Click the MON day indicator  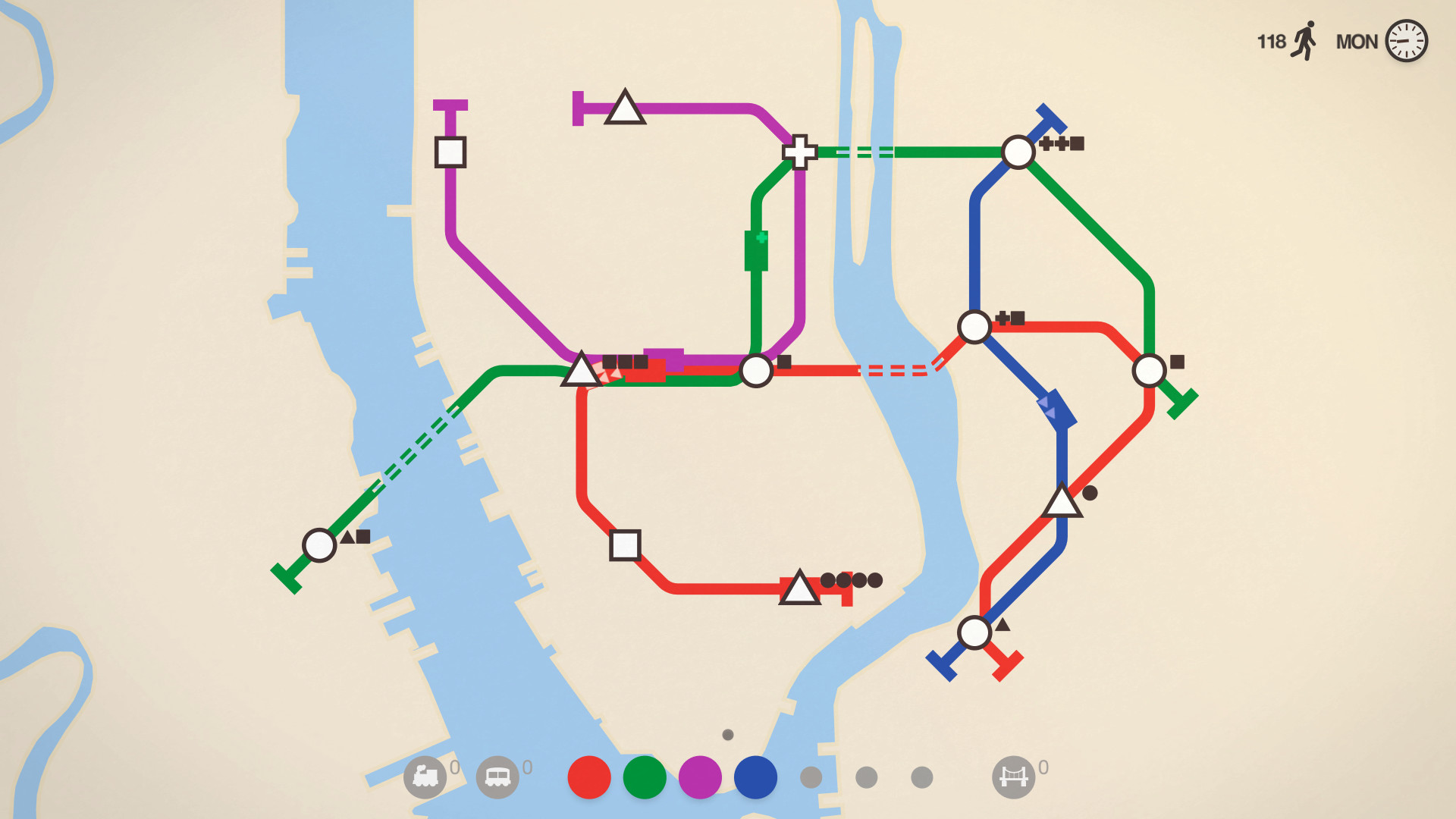[x=1360, y=42]
